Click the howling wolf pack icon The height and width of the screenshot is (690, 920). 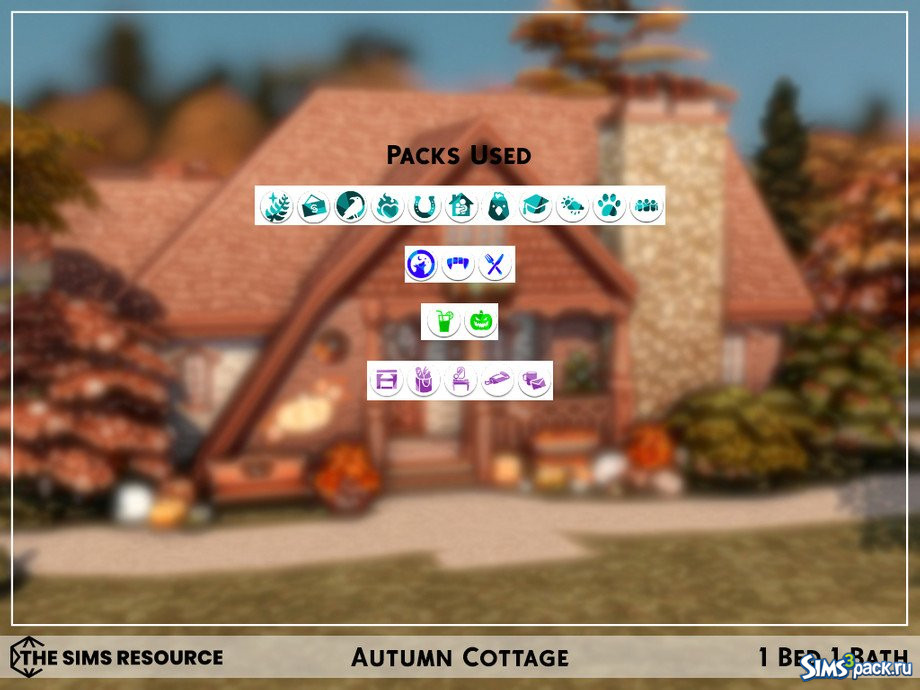[x=421, y=265]
